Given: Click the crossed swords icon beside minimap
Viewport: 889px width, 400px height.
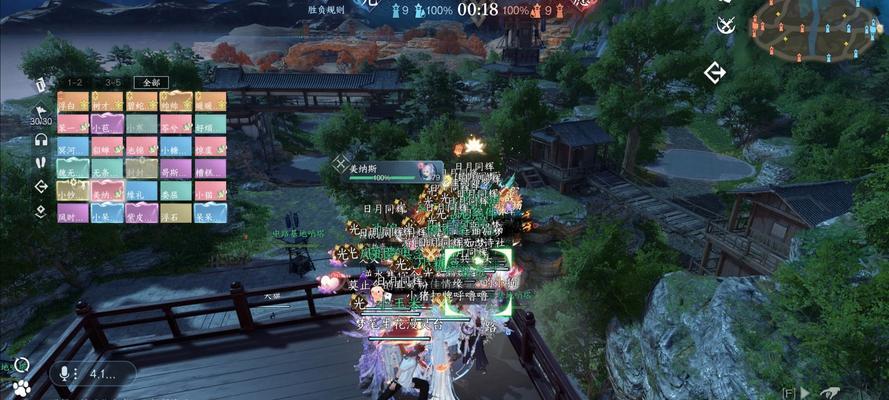Looking at the screenshot, I should coord(726,24).
